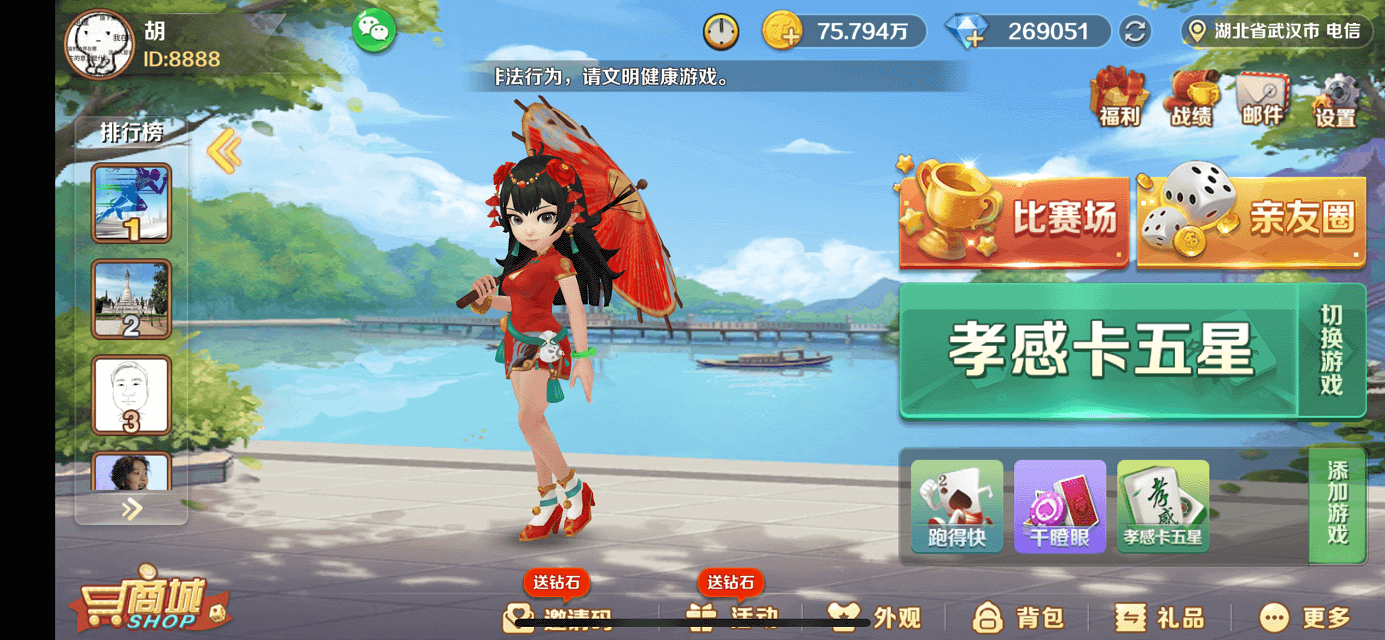Open the 福利 welfare gift icon
The height and width of the screenshot is (640, 1385).
click(1119, 96)
